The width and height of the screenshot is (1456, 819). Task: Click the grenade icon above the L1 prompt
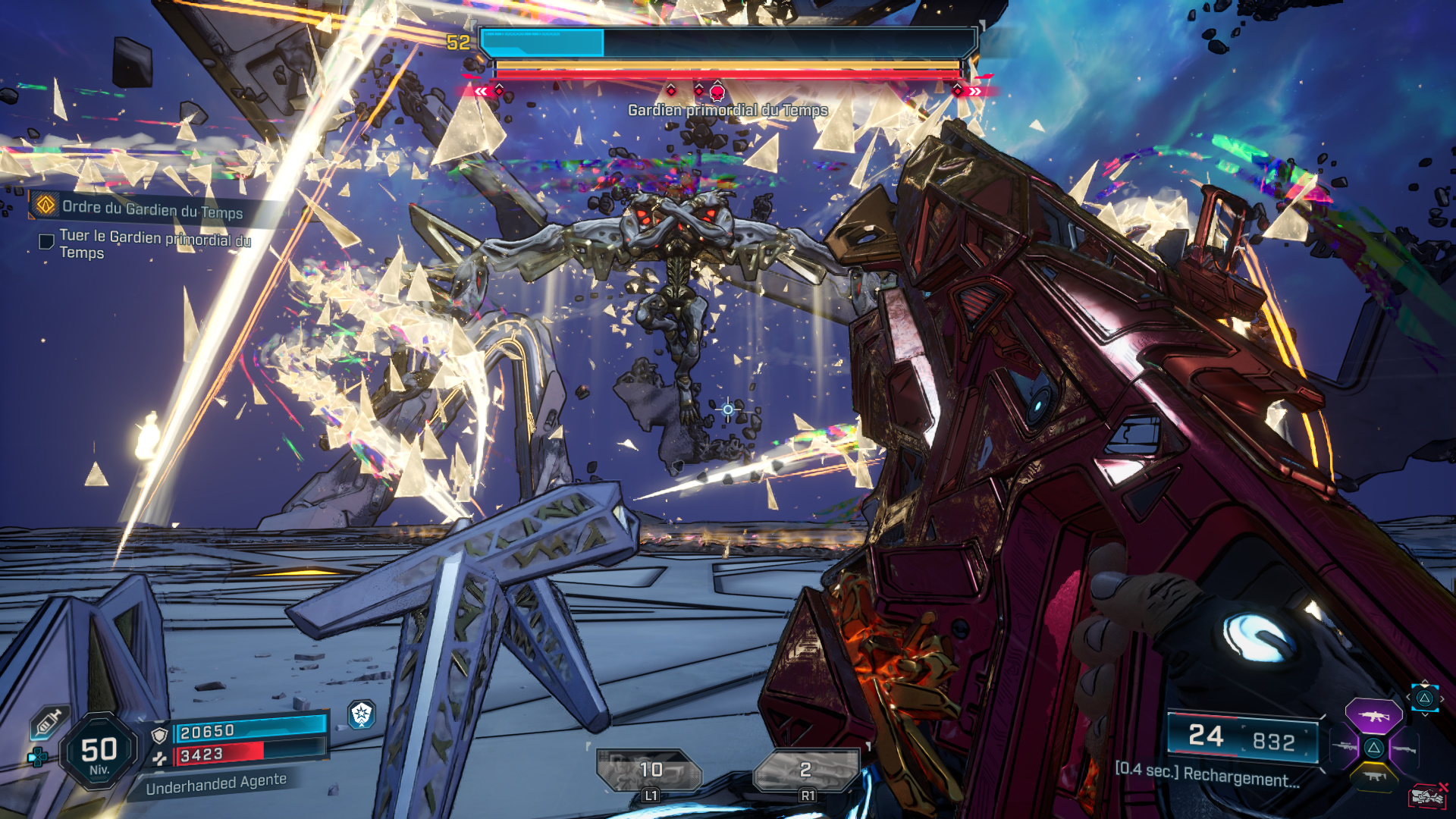648,768
